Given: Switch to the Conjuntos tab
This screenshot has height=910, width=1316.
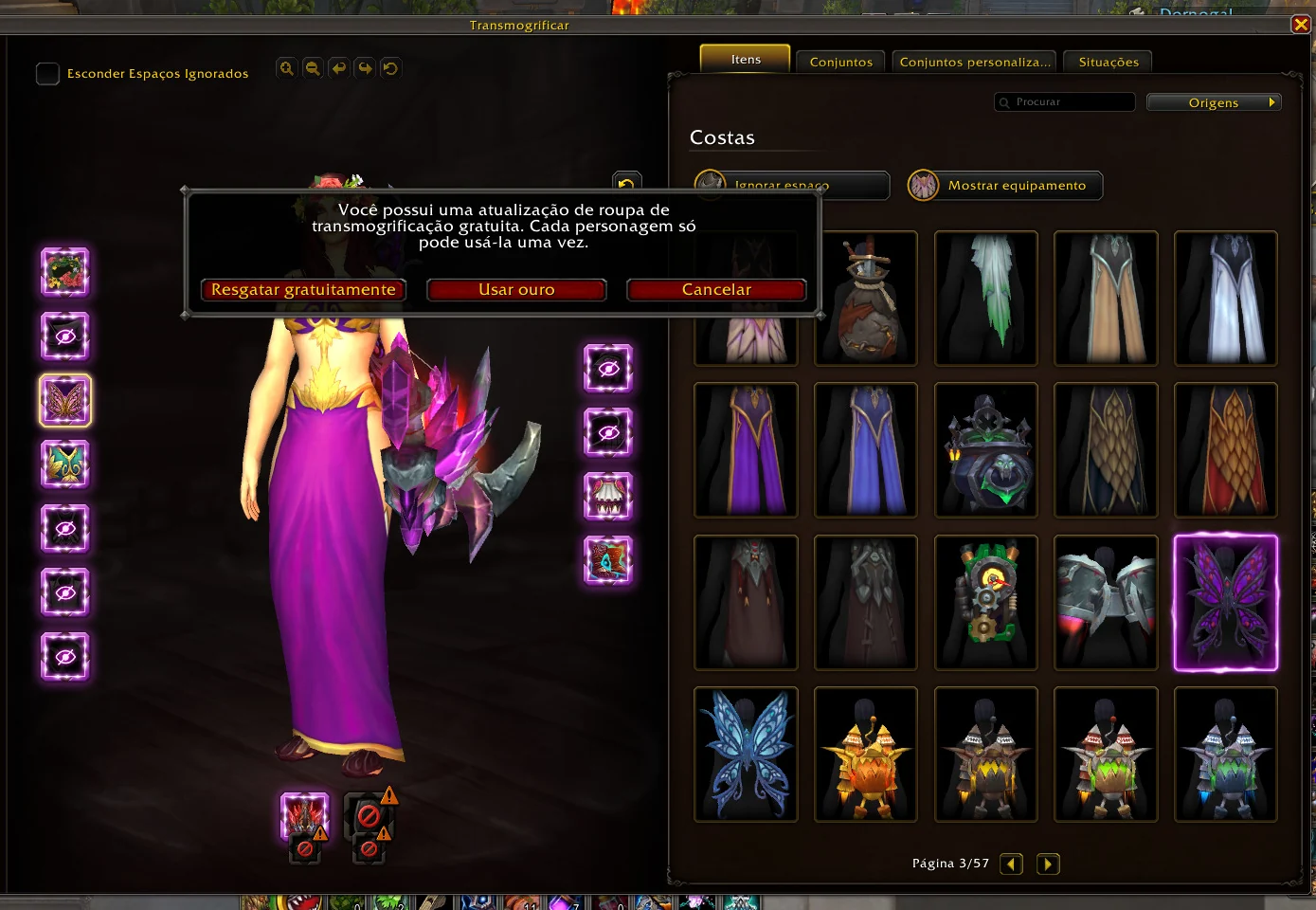Looking at the screenshot, I should point(839,61).
